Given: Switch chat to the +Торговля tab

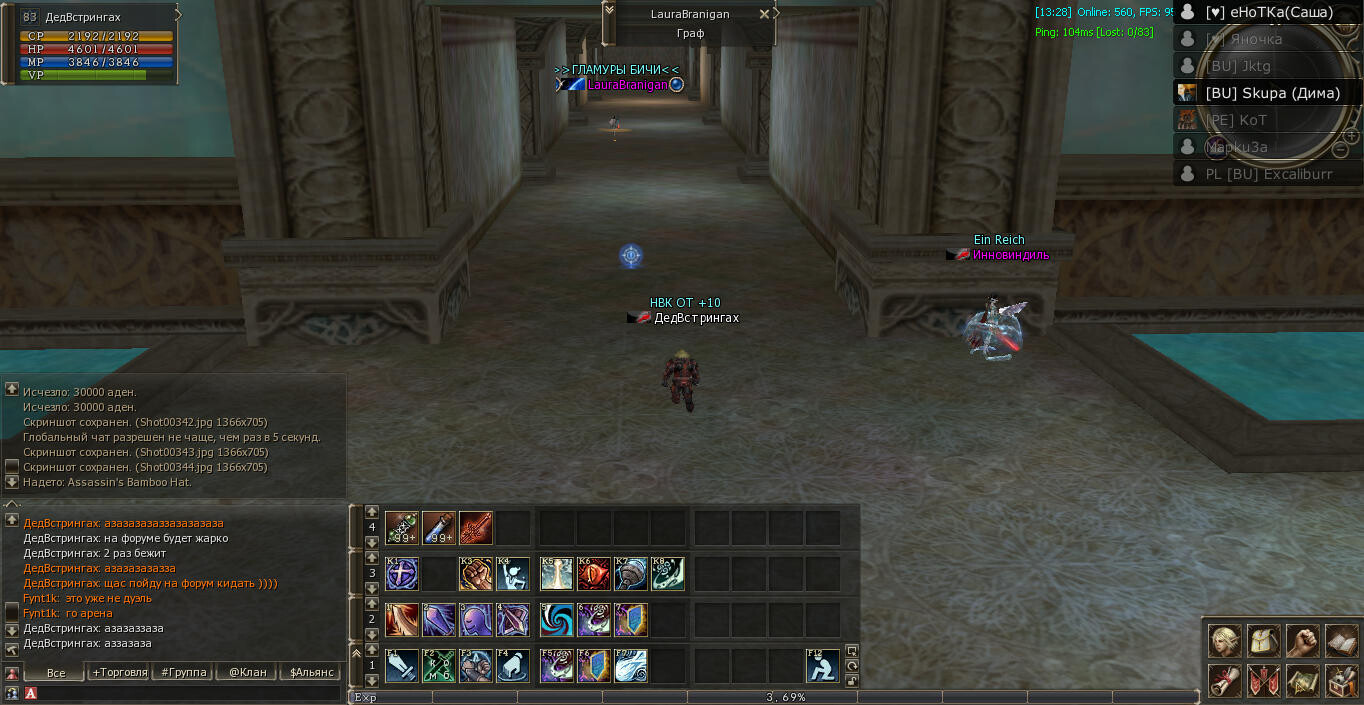Looking at the screenshot, I should tap(119, 672).
